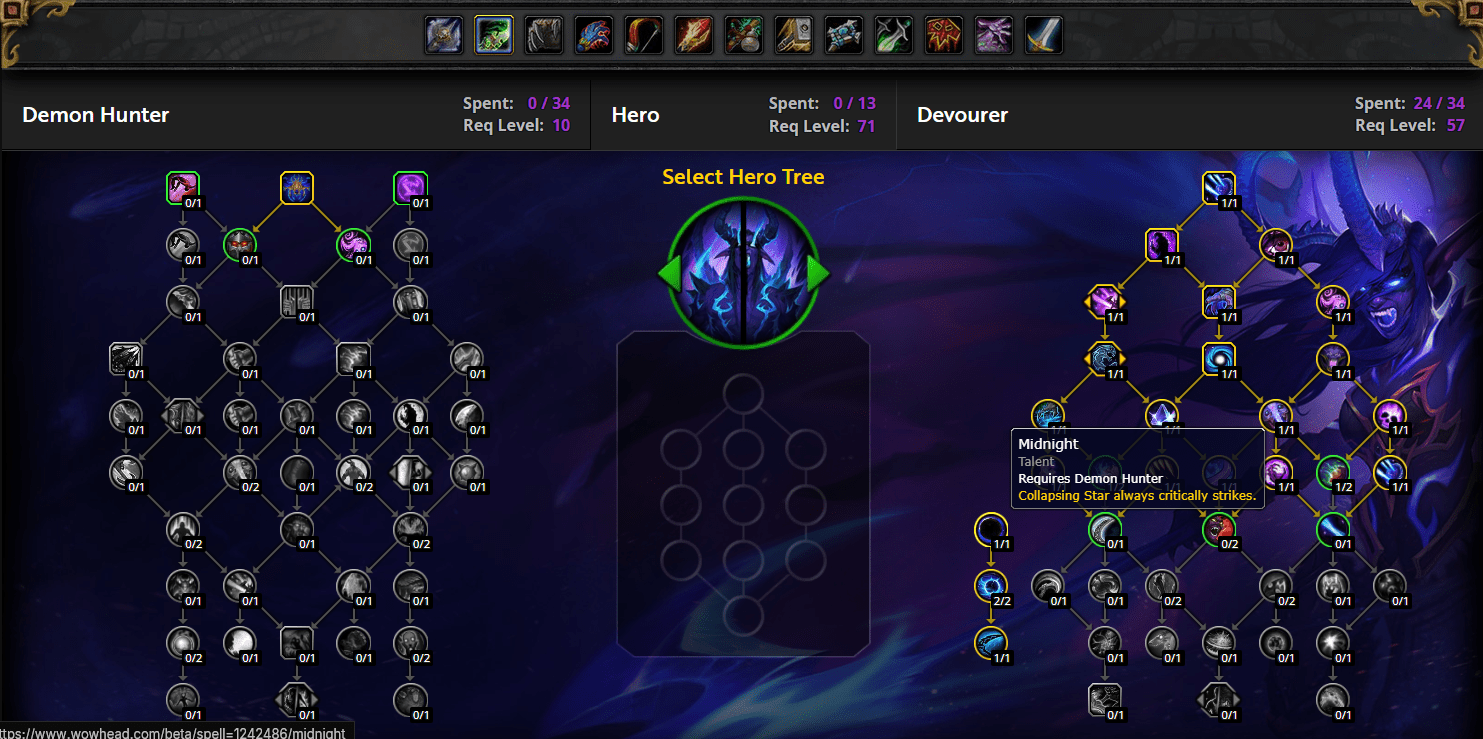This screenshot has height=739, width=1483.
Task: Toggle the top talent of the Devourer tree
Action: click(x=1219, y=187)
